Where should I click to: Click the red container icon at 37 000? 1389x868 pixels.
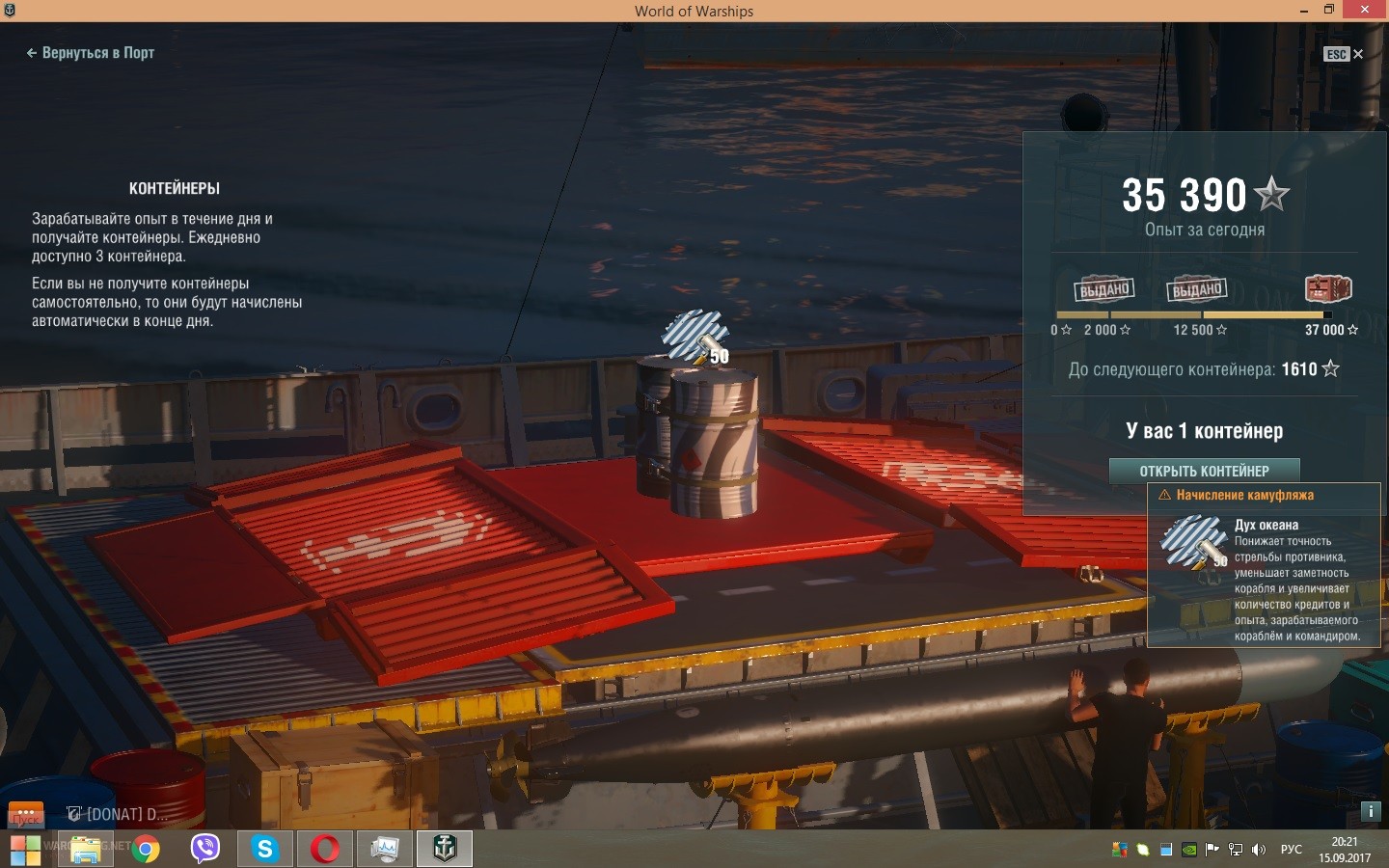(1327, 288)
